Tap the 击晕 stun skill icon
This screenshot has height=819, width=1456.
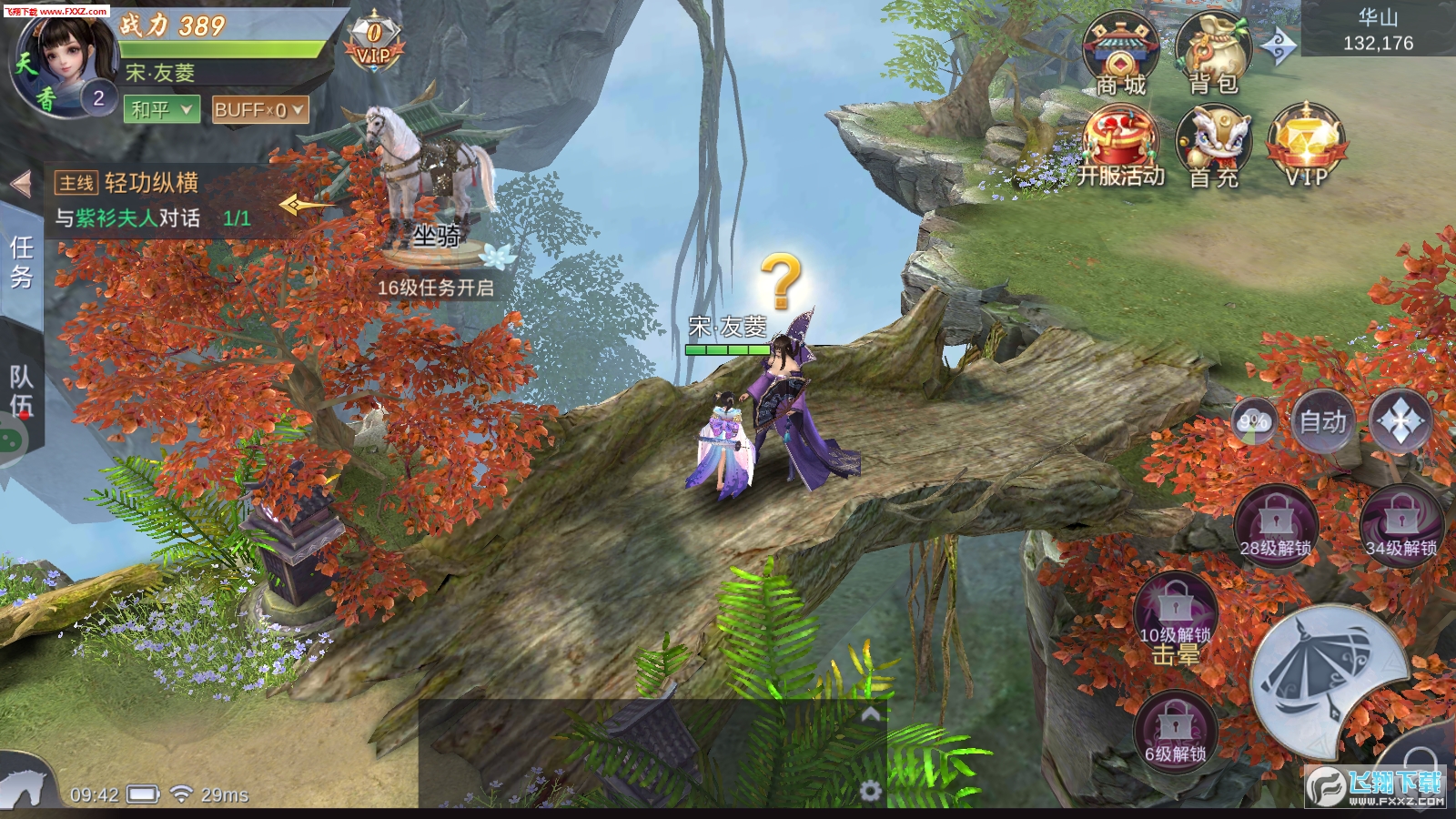click(x=1175, y=619)
